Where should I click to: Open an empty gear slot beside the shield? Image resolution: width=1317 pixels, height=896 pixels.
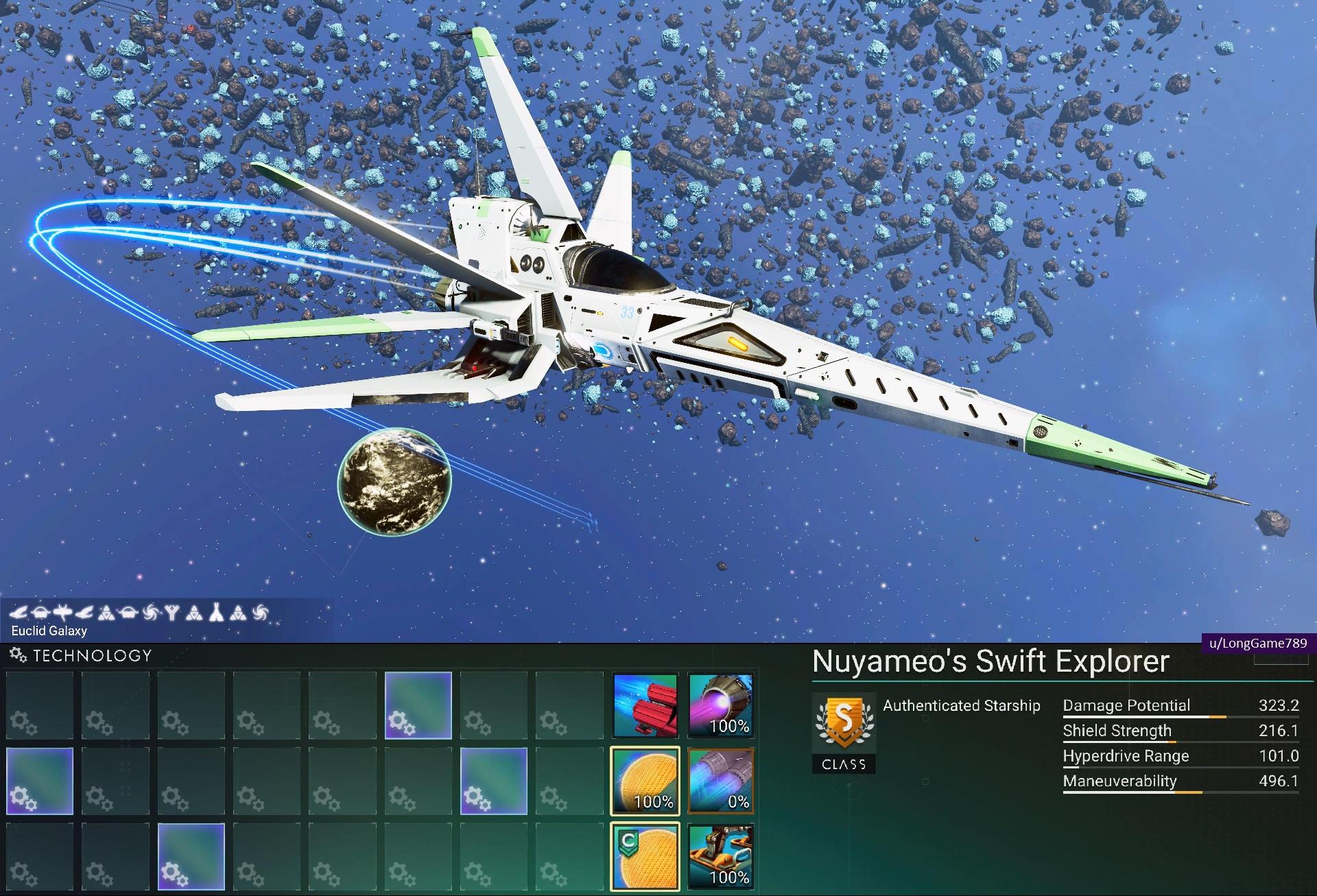pos(570,781)
